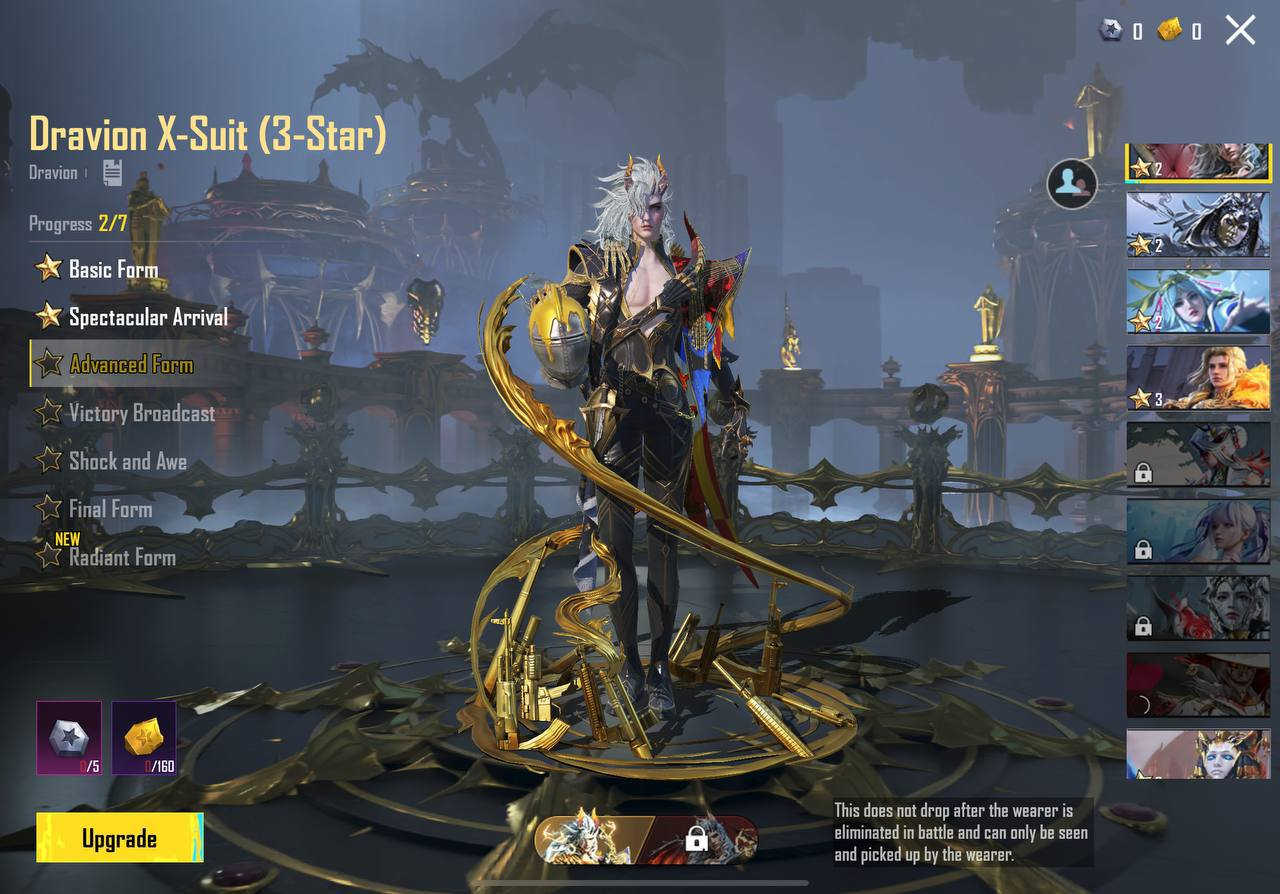Click the gold ore material slot
1280x894 pixels.
pos(144,738)
